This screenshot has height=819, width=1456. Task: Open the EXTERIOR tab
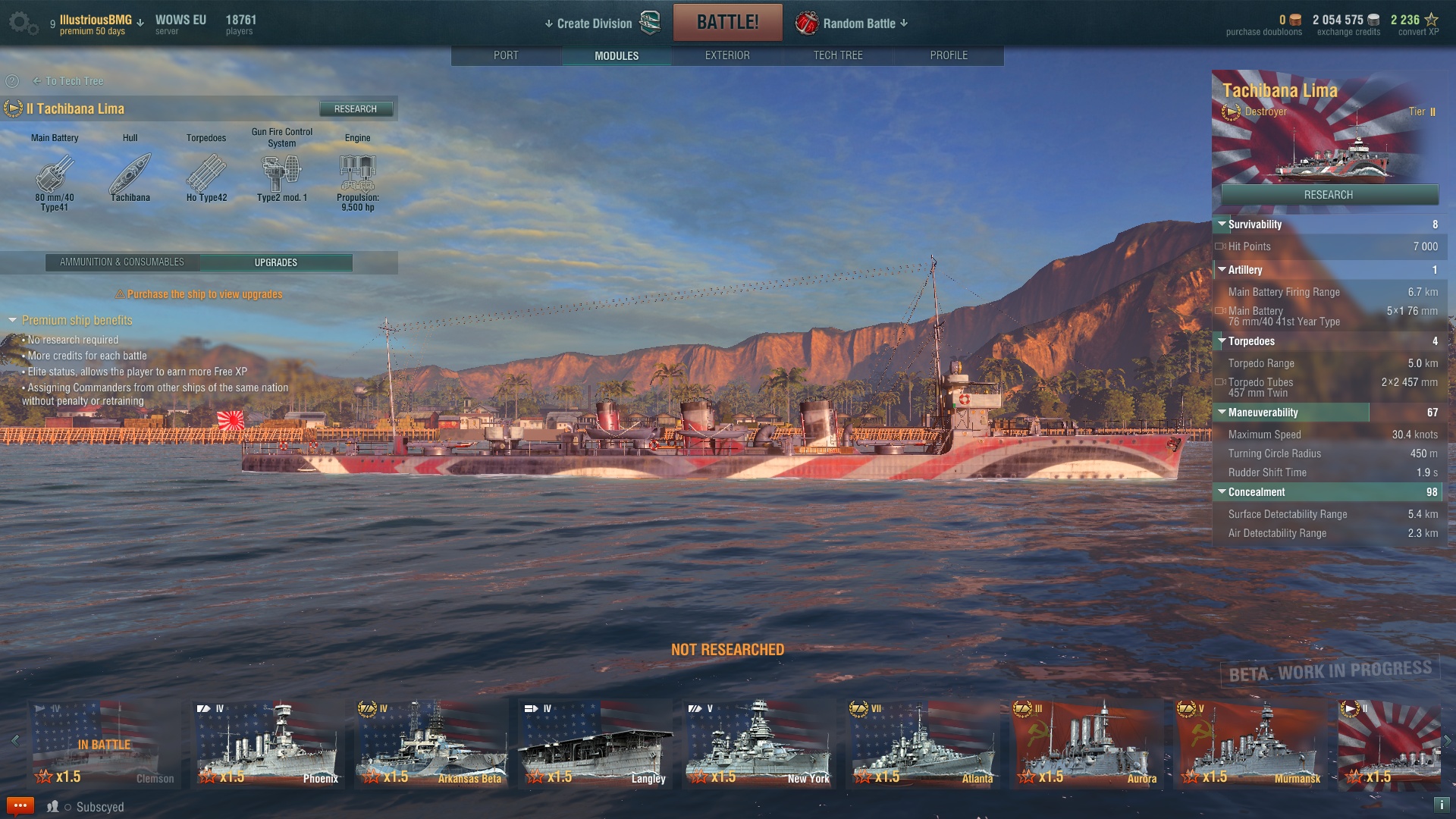726,55
